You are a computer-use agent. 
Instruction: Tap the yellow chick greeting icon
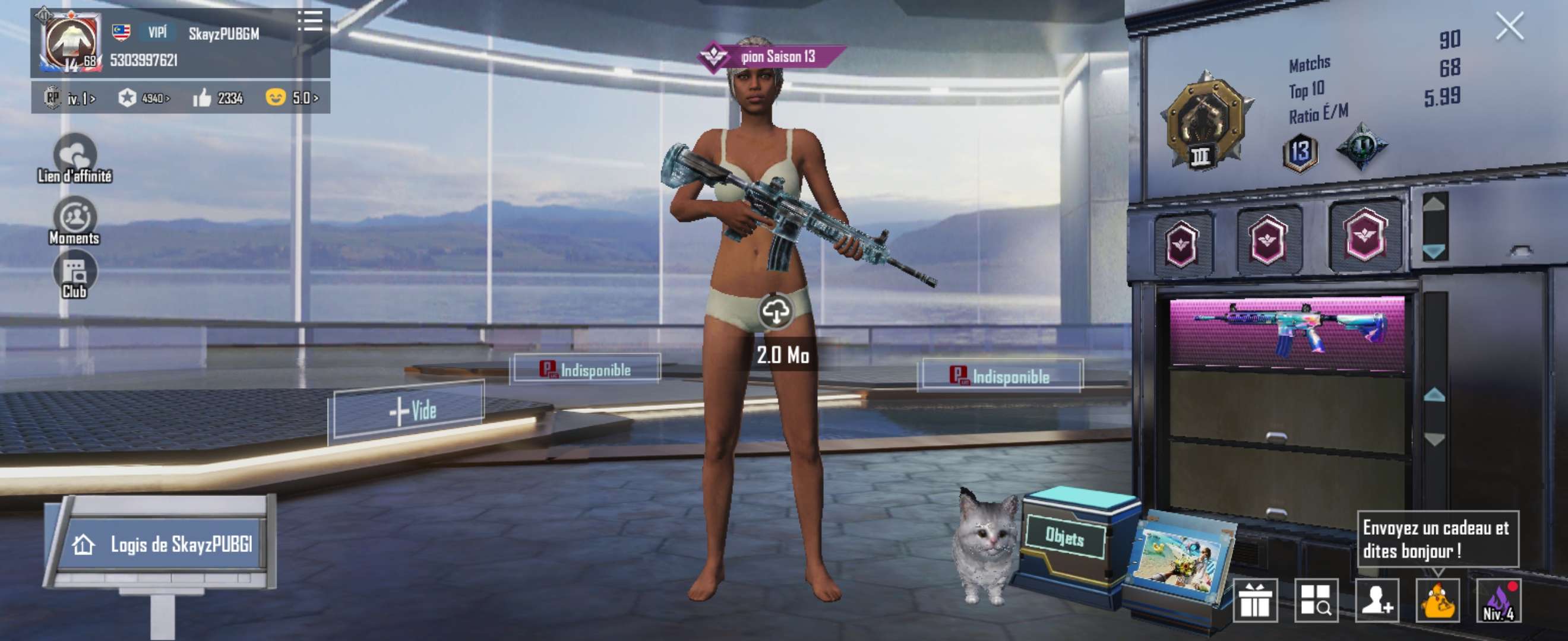tap(1438, 601)
